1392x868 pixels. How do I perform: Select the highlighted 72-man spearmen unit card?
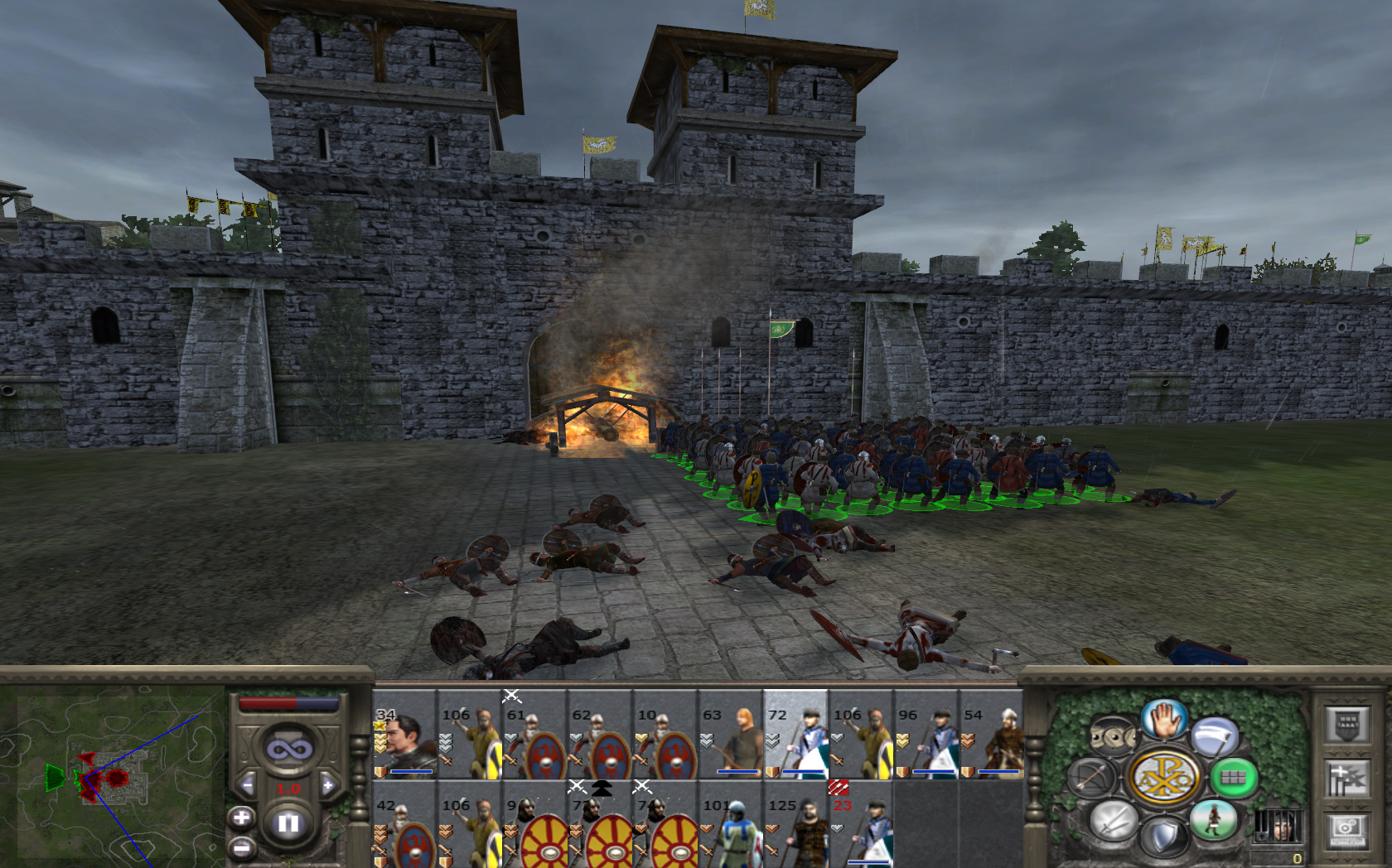(x=795, y=737)
